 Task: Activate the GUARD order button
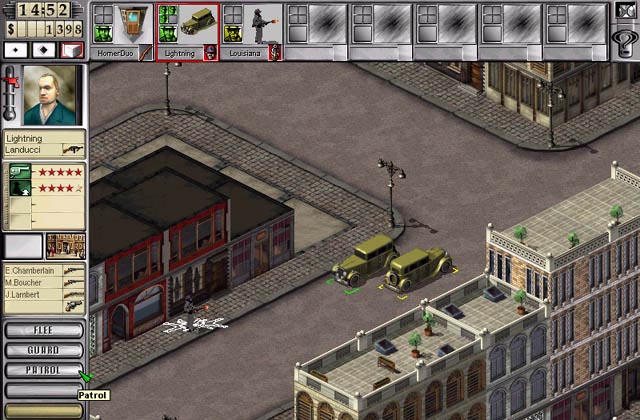pos(43,350)
